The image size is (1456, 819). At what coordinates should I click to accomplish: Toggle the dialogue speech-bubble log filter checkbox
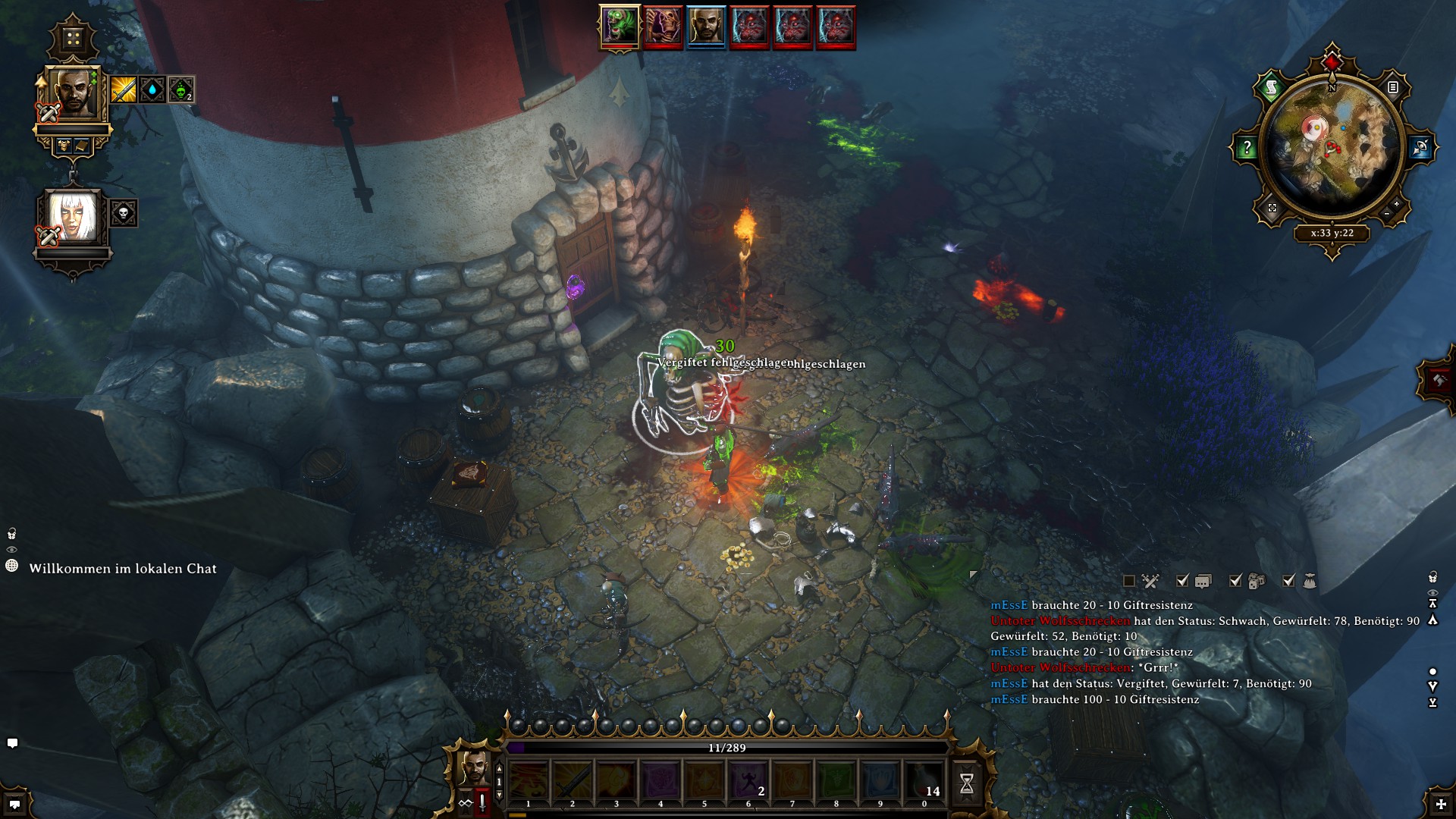click(1182, 581)
